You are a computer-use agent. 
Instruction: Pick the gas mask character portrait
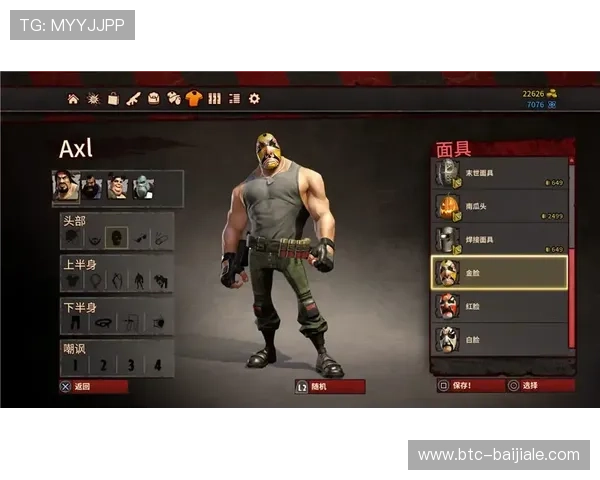click(x=144, y=187)
